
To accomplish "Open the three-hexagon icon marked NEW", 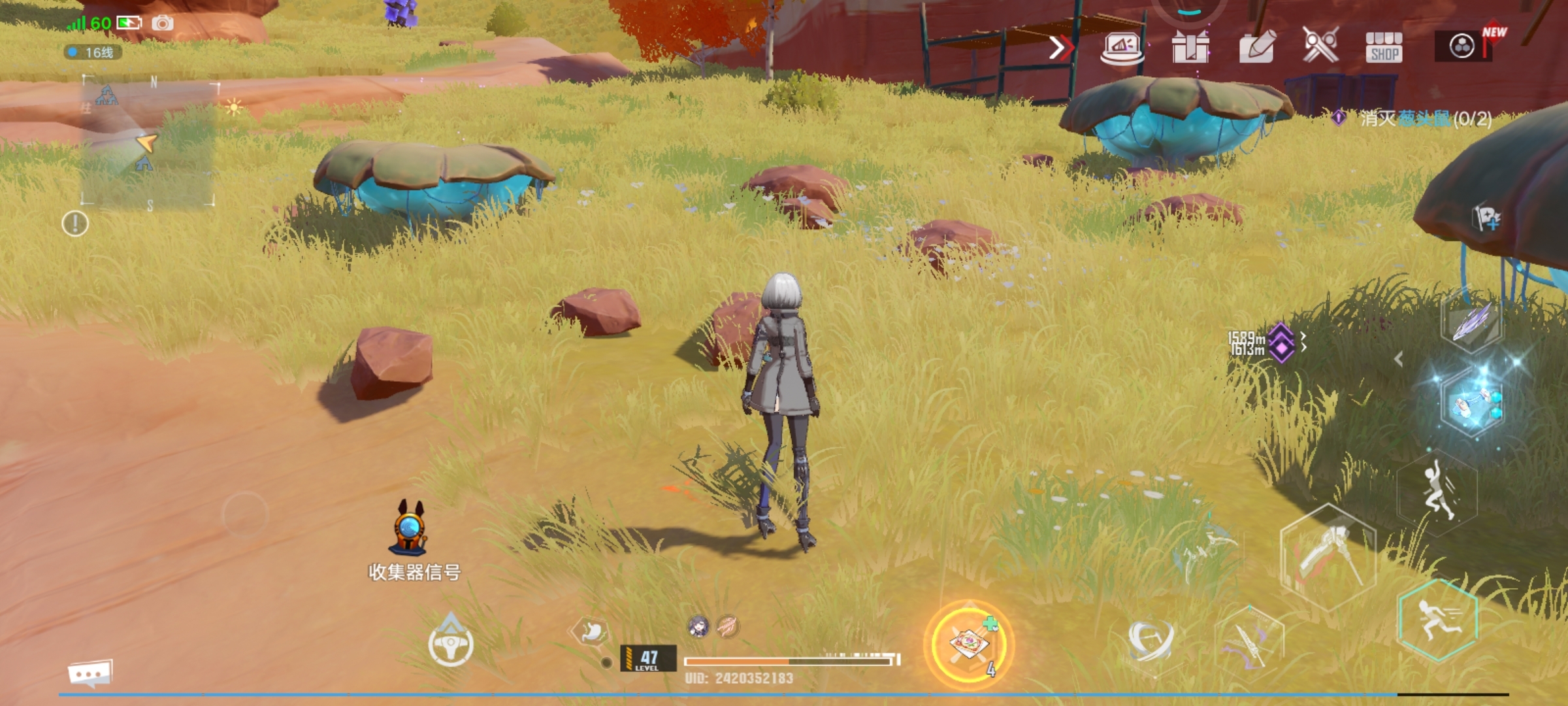I will click(x=1462, y=46).
